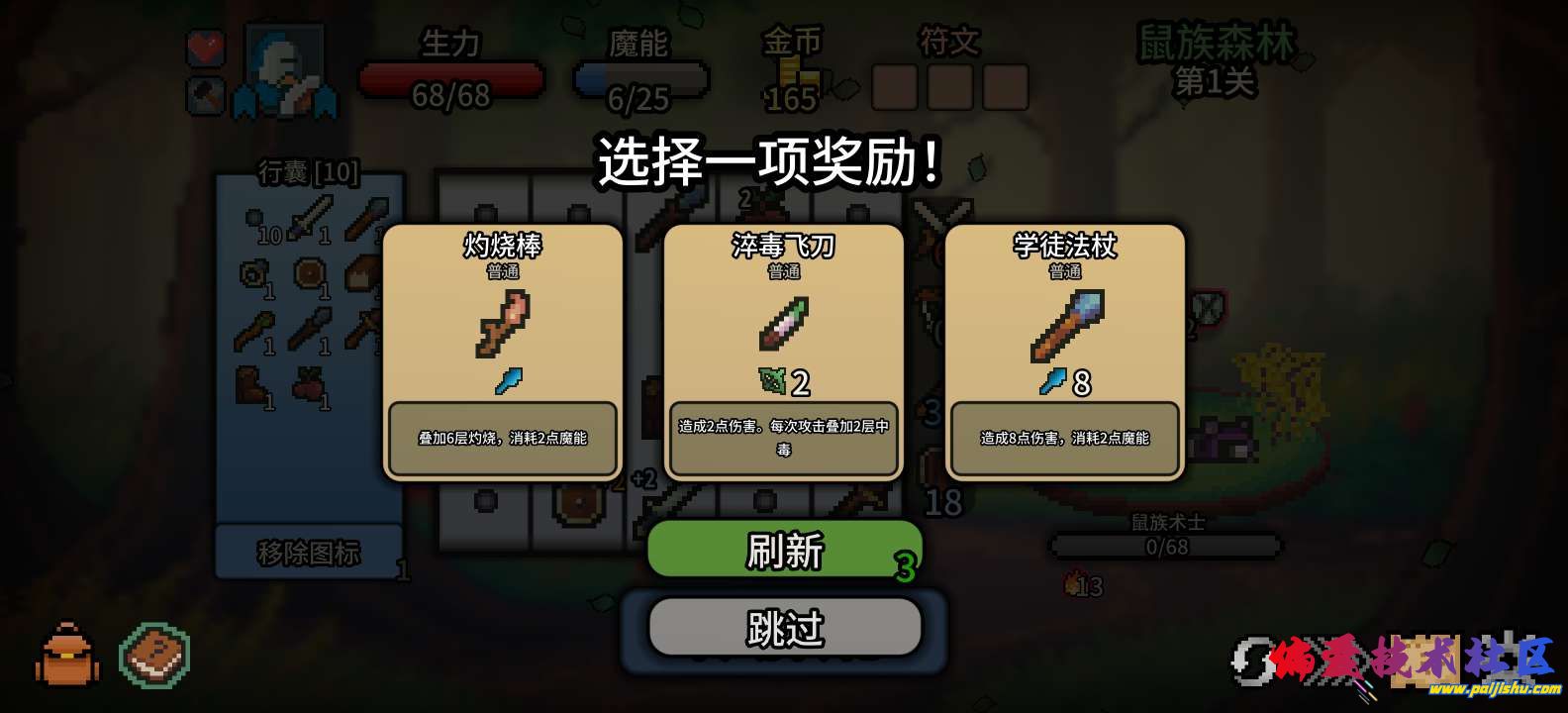Select the wooden shield item in the bag

(x=308, y=273)
